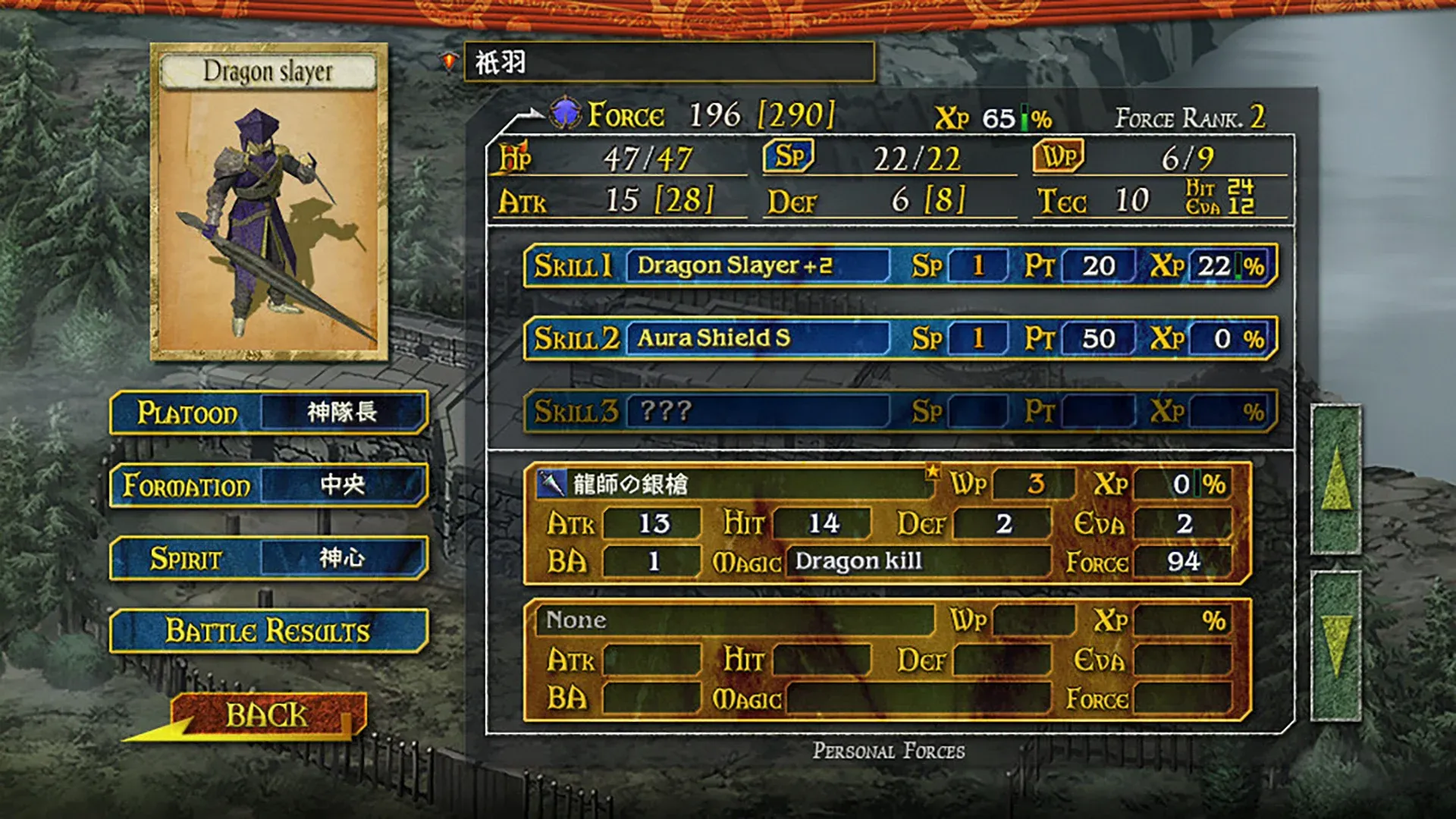Change the Formation setting
Viewport: 1456px width, 819px height.
pyautogui.click(x=268, y=485)
